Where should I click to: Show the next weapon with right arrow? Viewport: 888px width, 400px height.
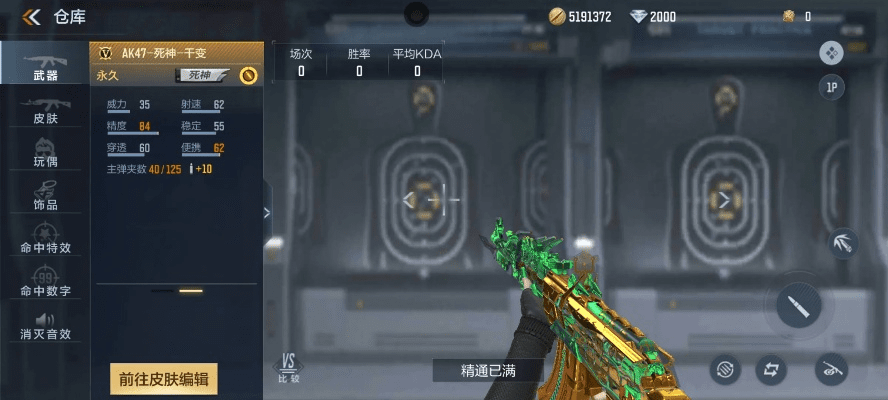[x=724, y=200]
